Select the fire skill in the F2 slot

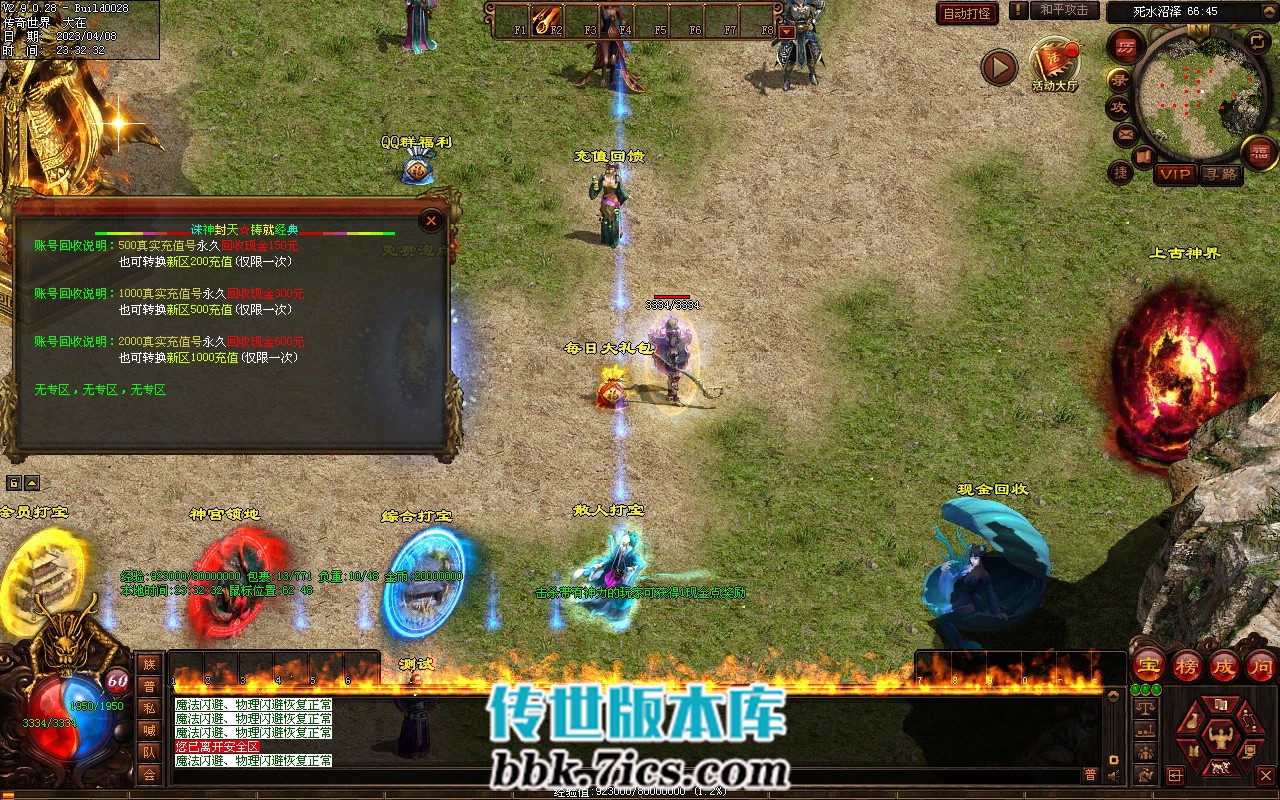[x=547, y=18]
